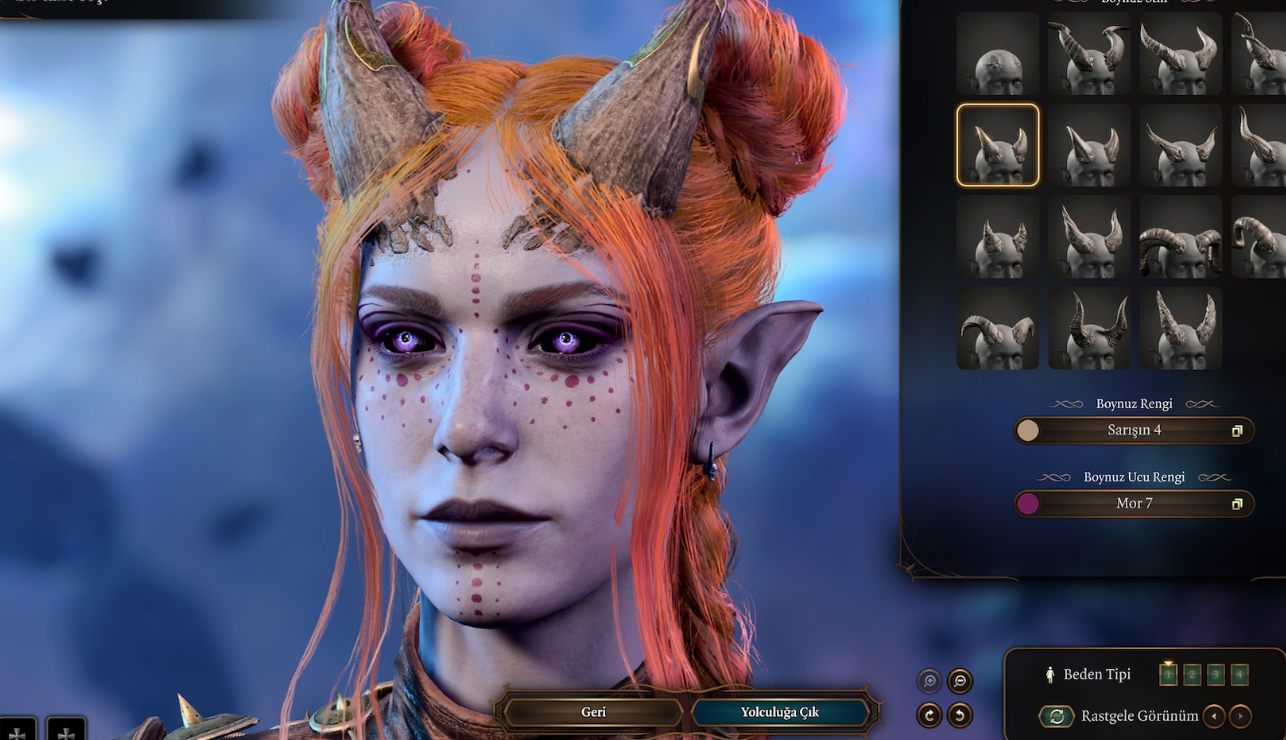Select body type 1
This screenshot has width=1286, height=740.
[x=1168, y=674]
